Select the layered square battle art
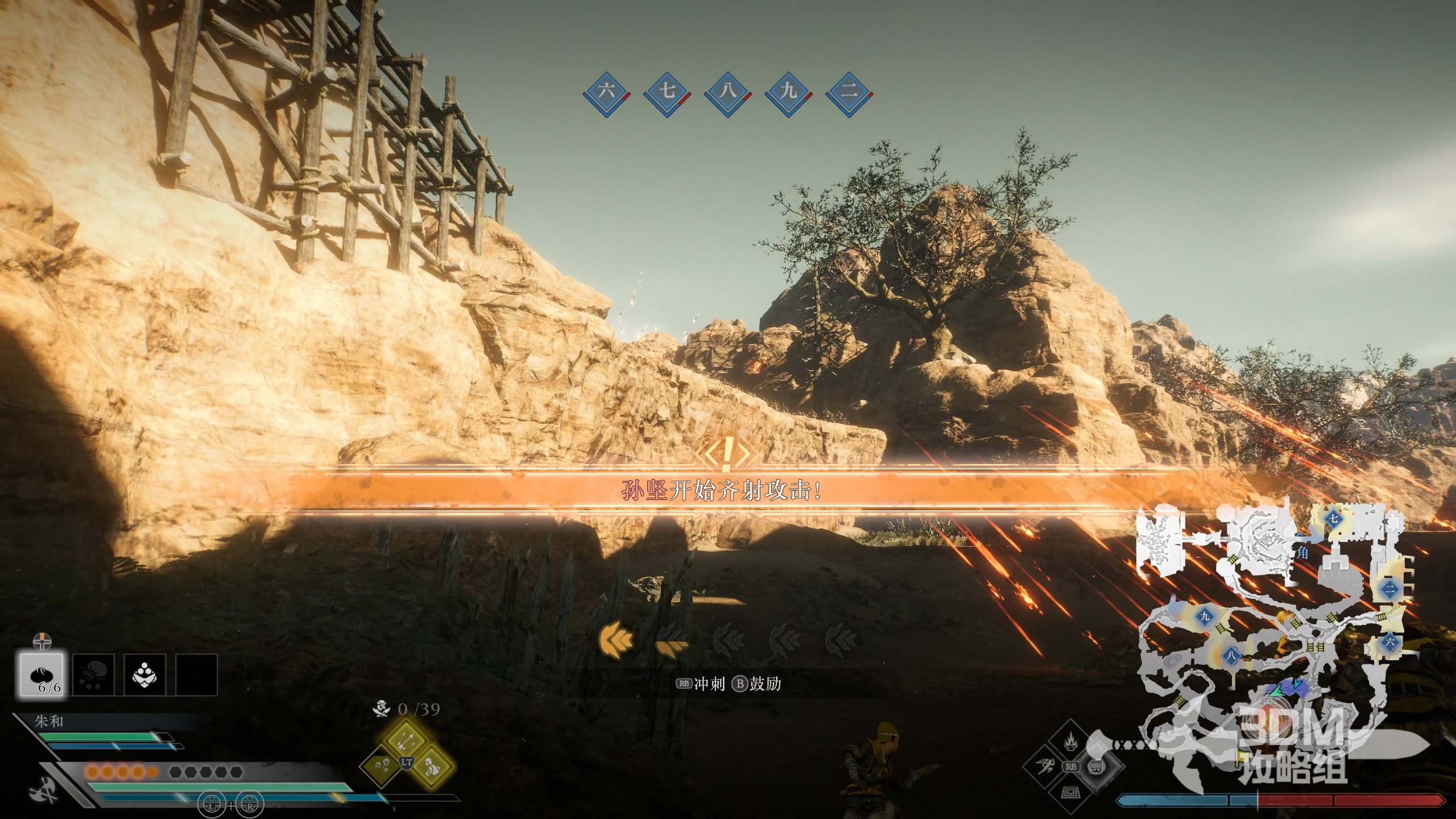This screenshot has width=1456, height=819. pyautogui.click(x=1070, y=792)
